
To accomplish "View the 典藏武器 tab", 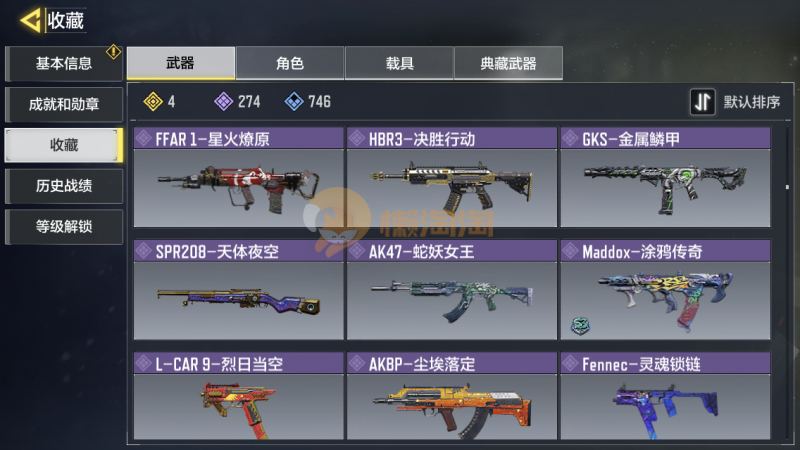I will coord(508,63).
